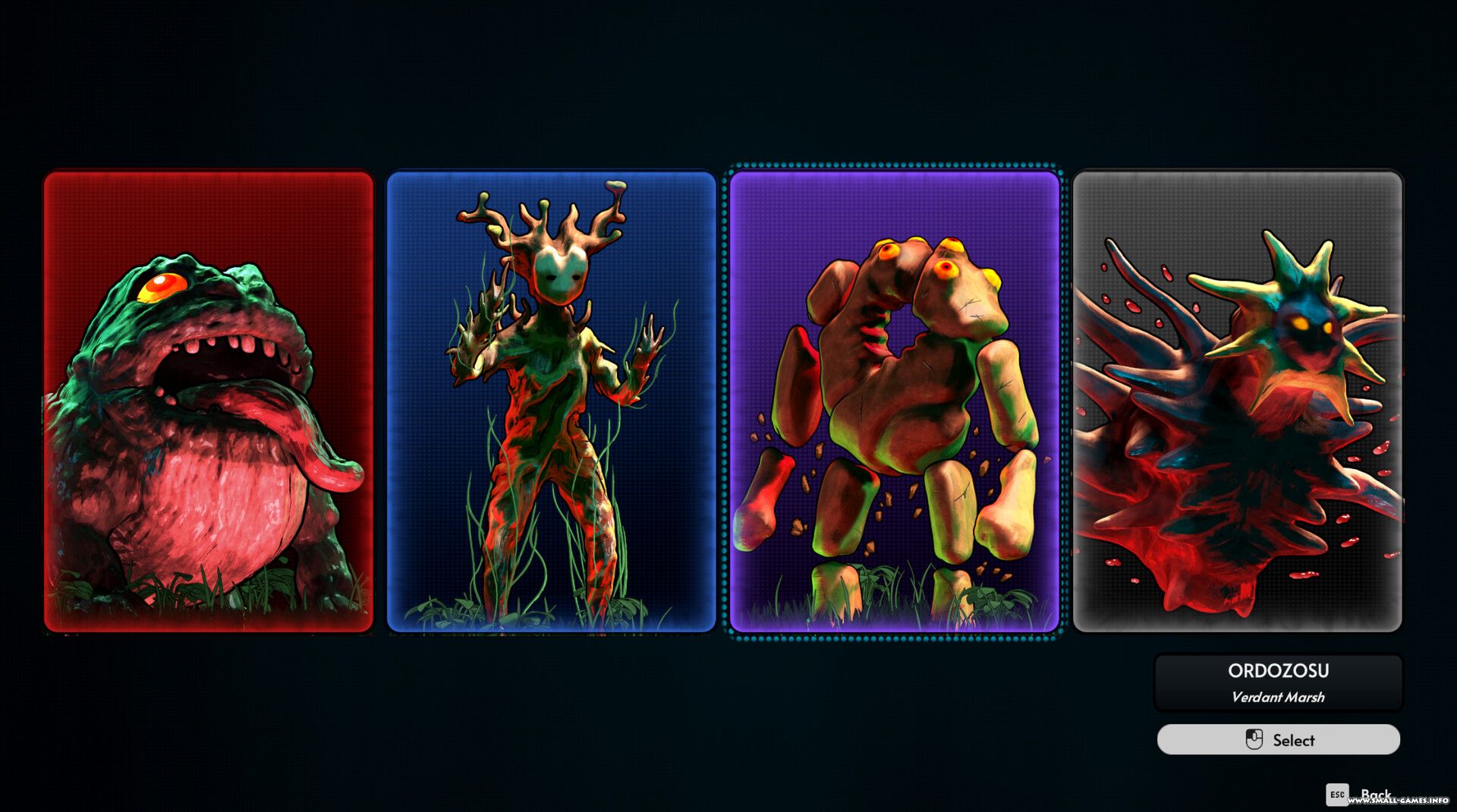The width and height of the screenshot is (1457, 812).
Task: Choose the spiky red monster card
Action: [x=1237, y=401]
